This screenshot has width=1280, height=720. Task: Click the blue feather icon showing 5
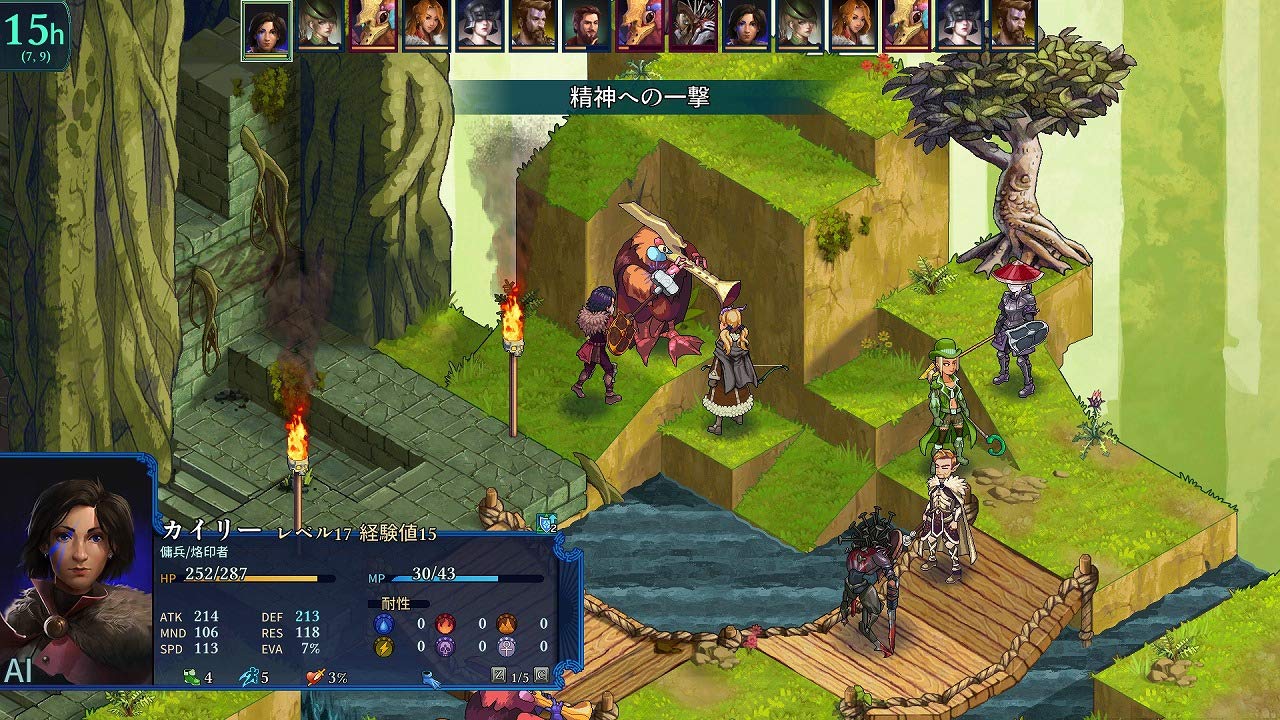[249, 677]
